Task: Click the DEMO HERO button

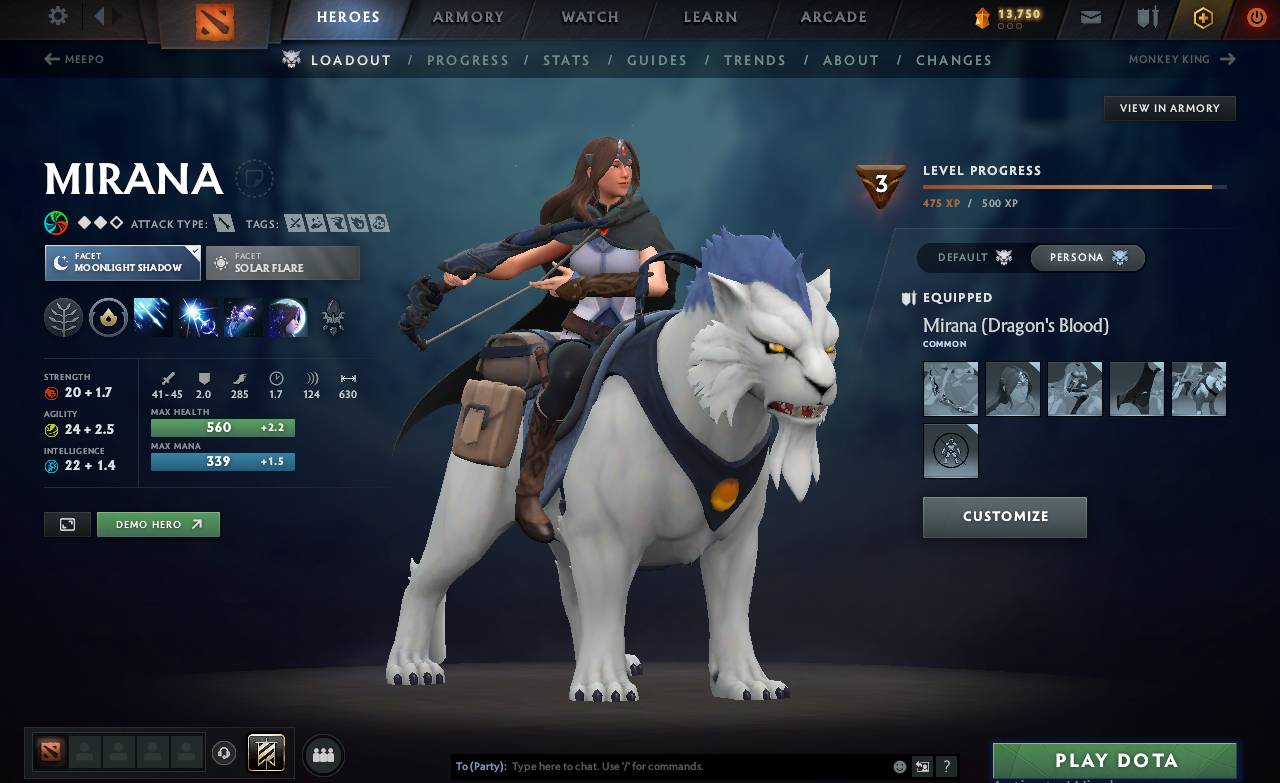Action: click(x=158, y=524)
